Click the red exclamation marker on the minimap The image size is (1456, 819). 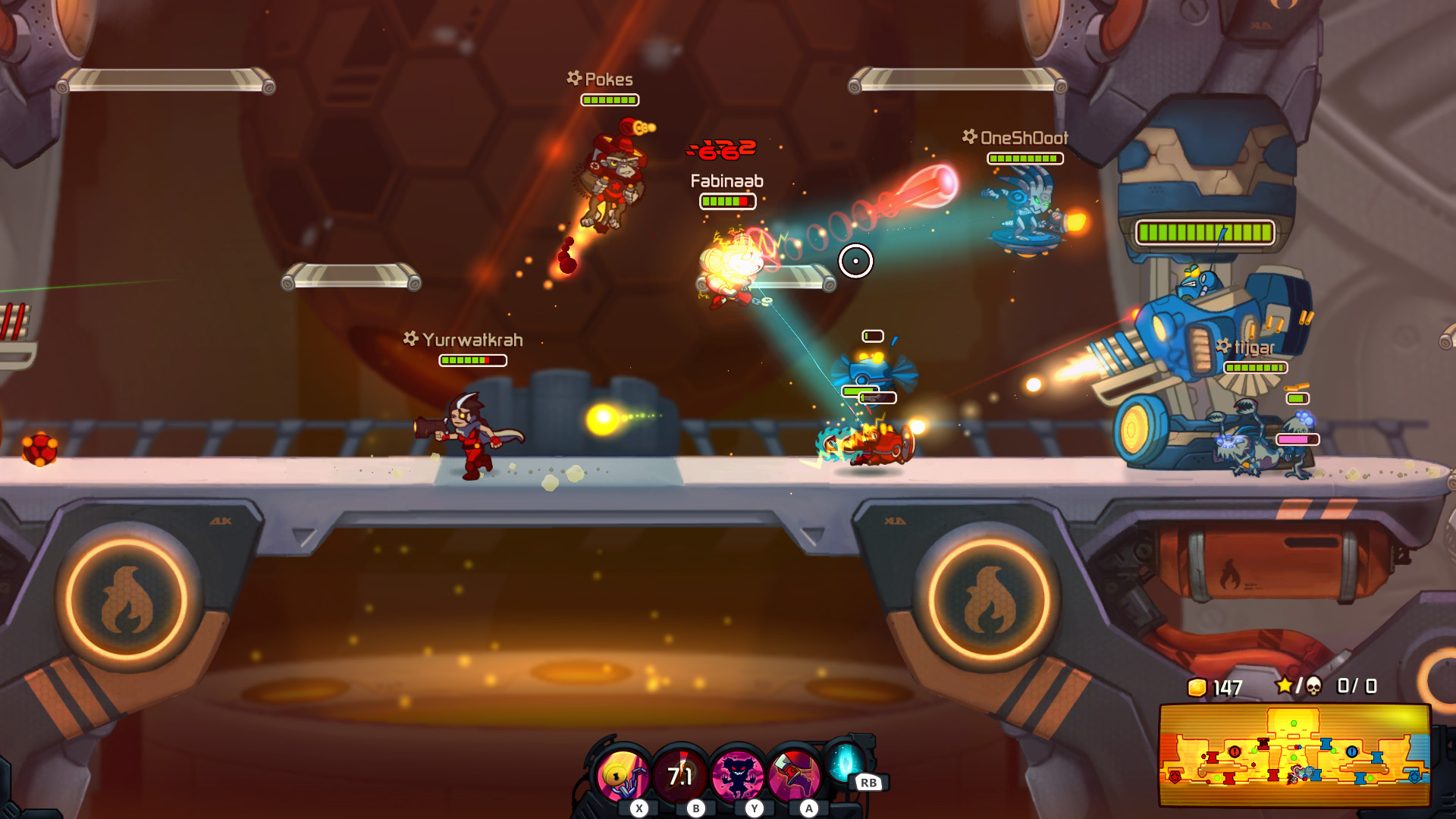click(x=1234, y=752)
